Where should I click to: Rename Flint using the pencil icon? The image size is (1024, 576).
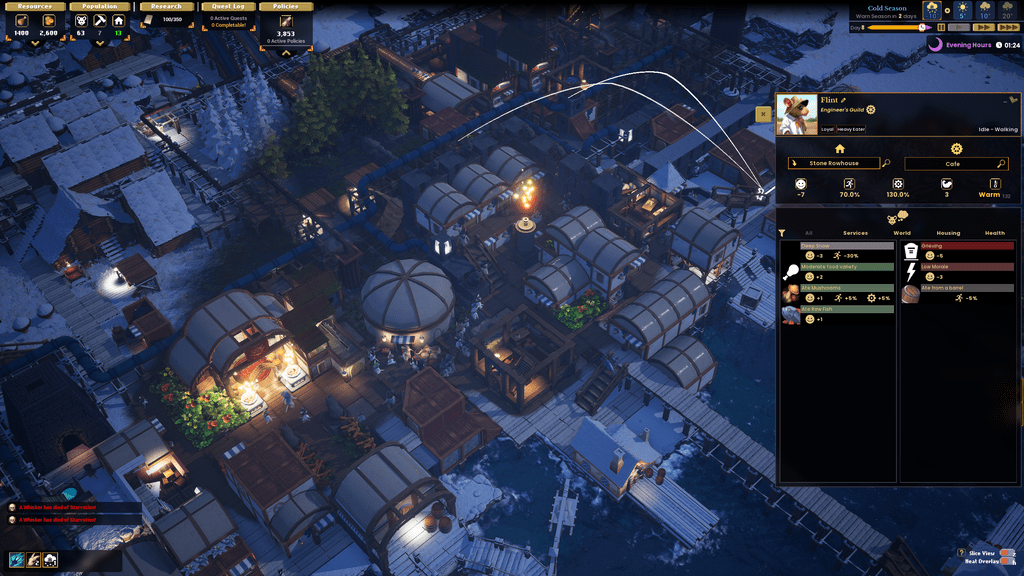(843, 100)
